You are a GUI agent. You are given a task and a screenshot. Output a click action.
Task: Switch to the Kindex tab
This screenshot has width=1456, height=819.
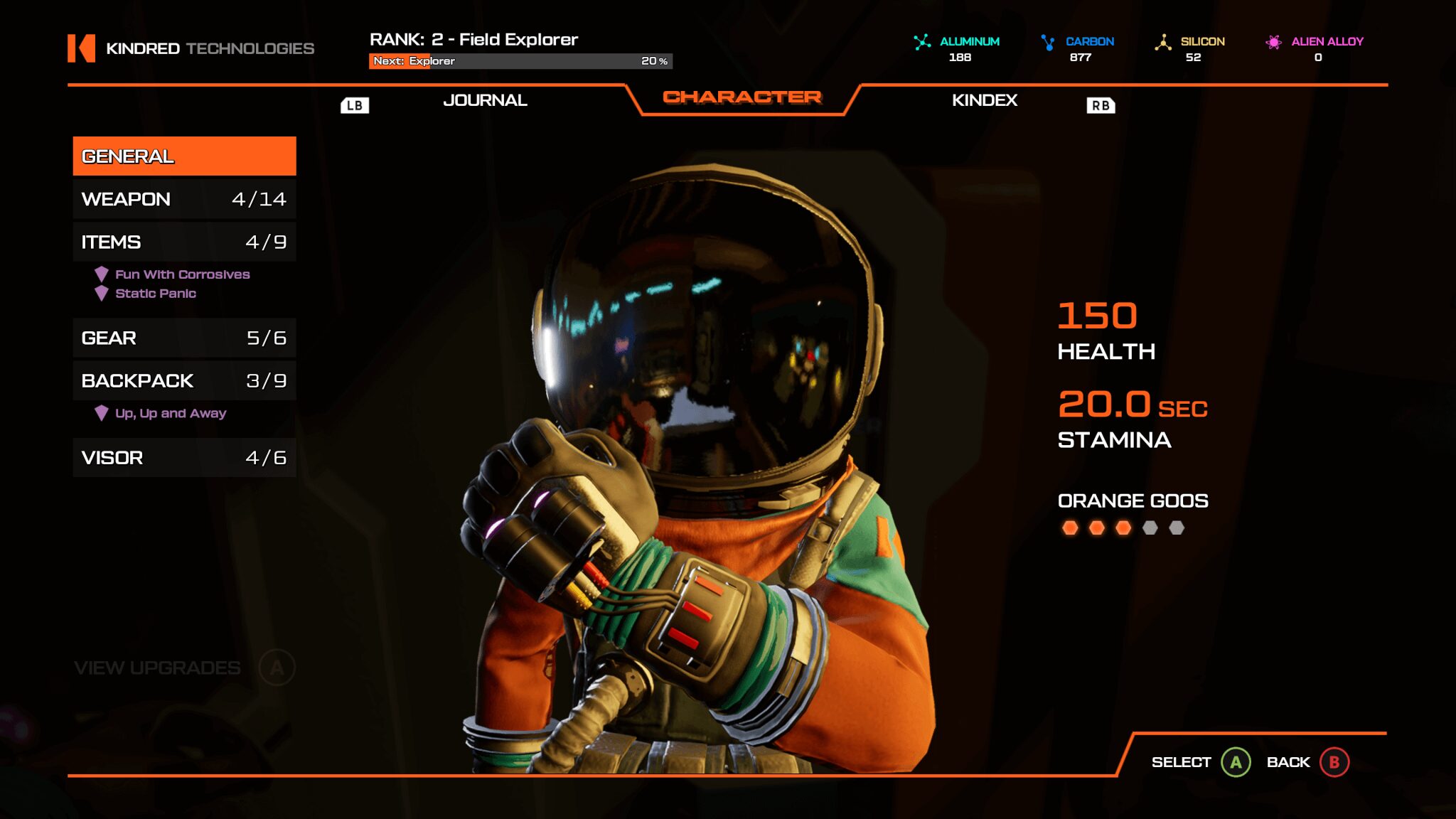click(984, 100)
